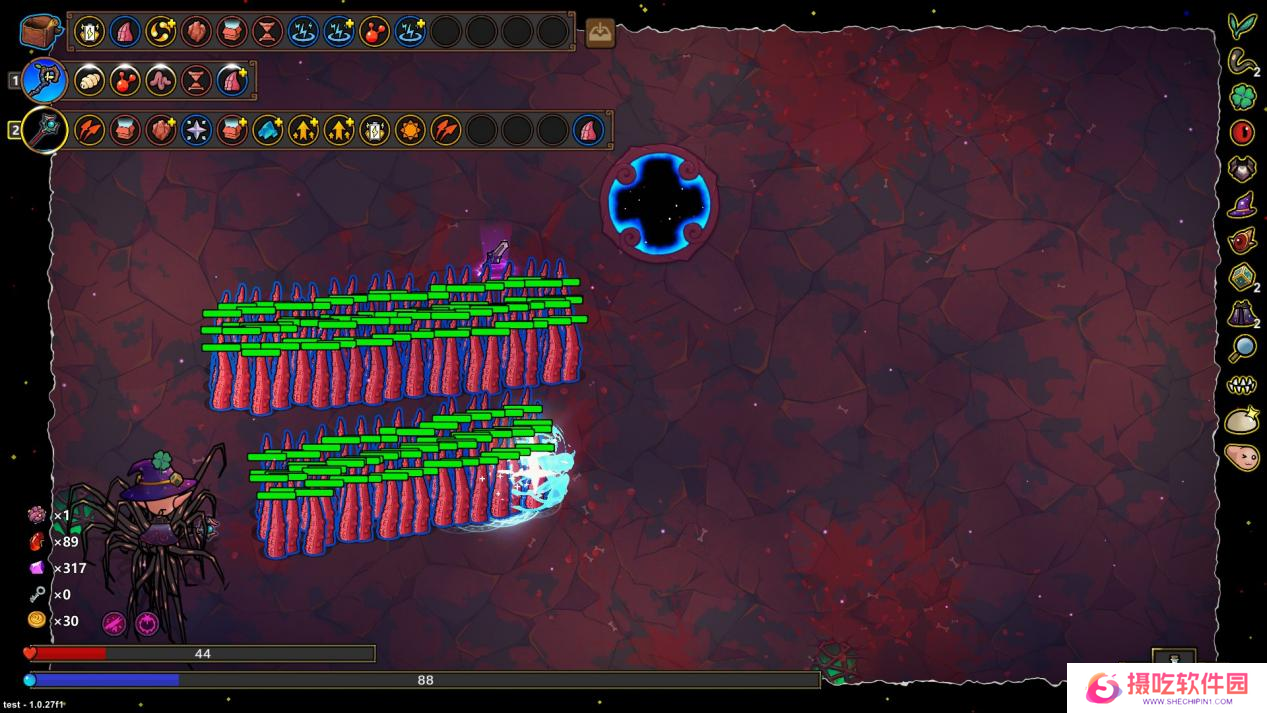The width and height of the screenshot is (1267, 713).
Task: Select the white four-point star spell
Action: [x=196, y=130]
